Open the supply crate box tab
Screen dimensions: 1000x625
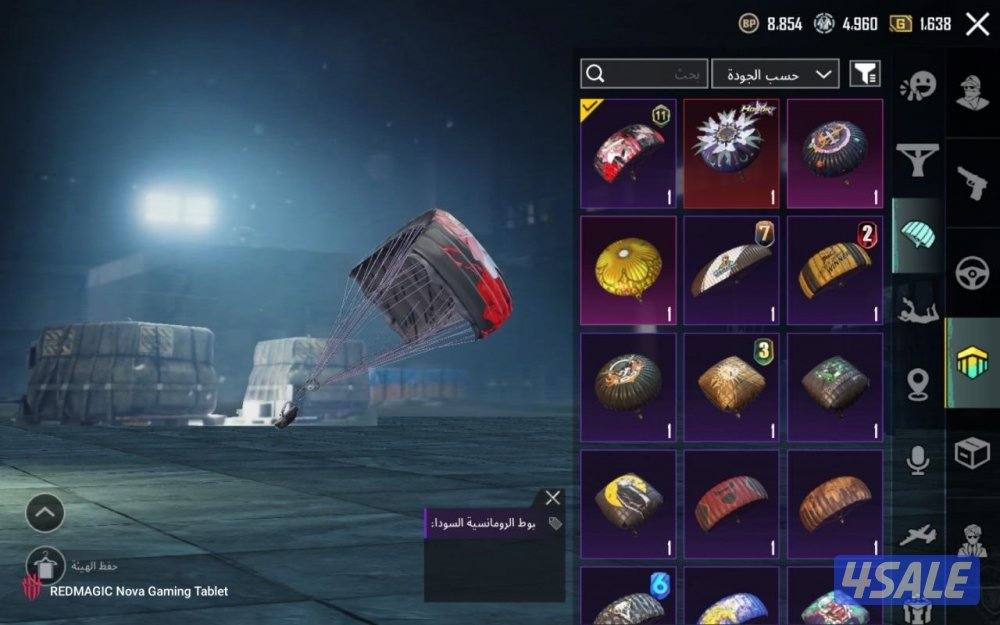972,453
